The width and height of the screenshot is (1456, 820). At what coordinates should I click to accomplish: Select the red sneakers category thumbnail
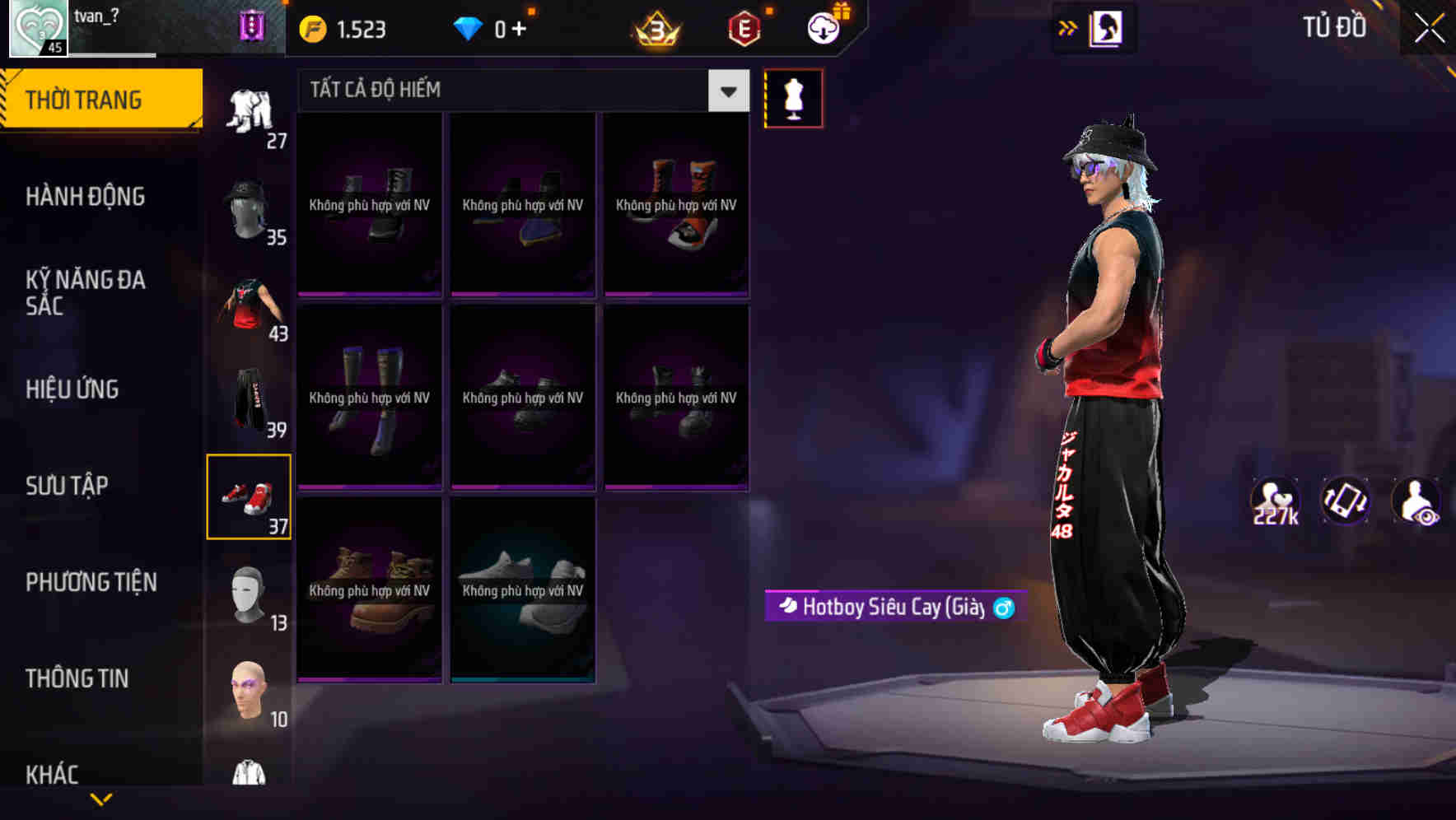[250, 495]
